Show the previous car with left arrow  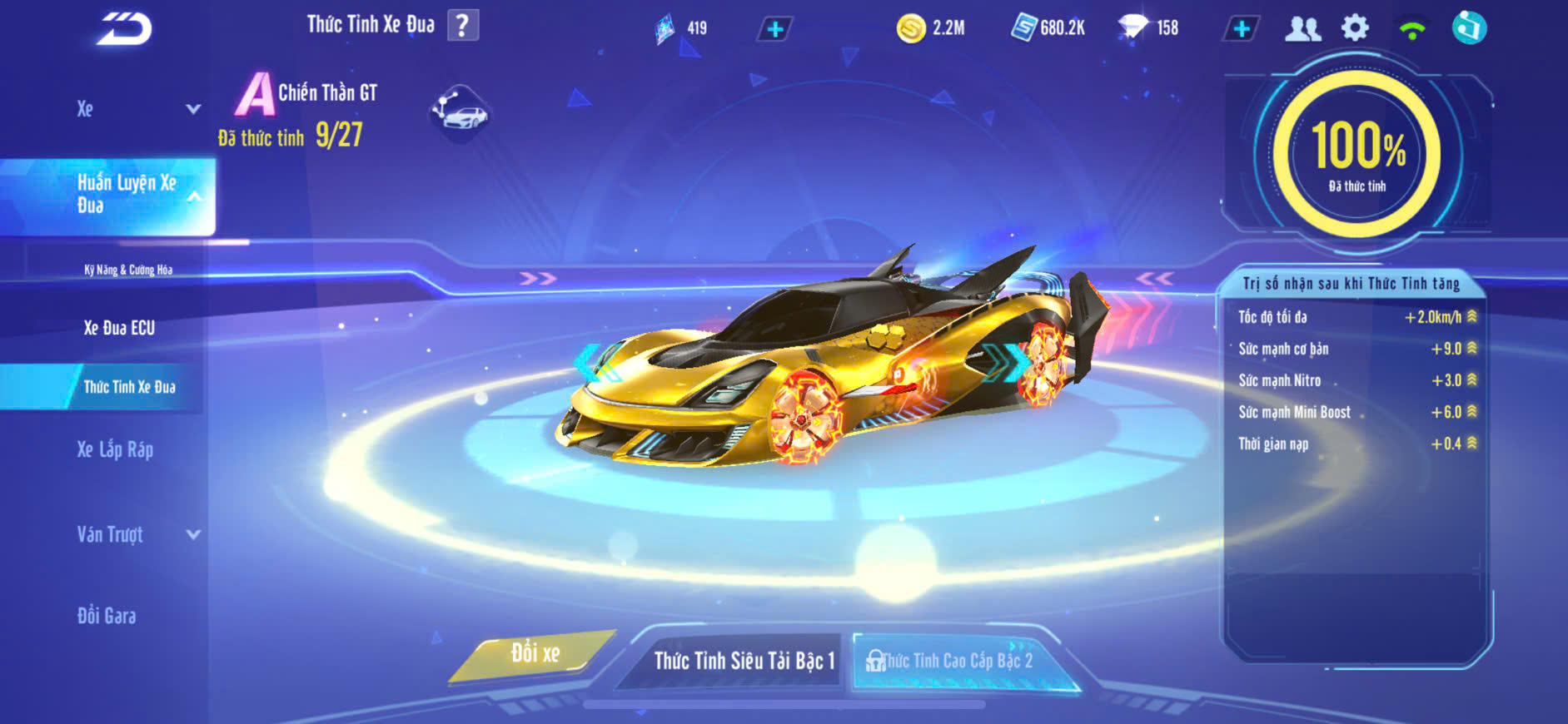(x=593, y=362)
